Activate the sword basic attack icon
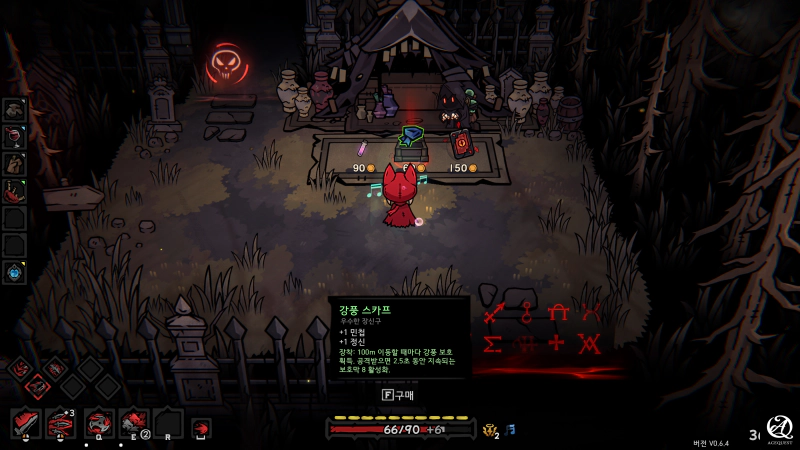 point(26,423)
